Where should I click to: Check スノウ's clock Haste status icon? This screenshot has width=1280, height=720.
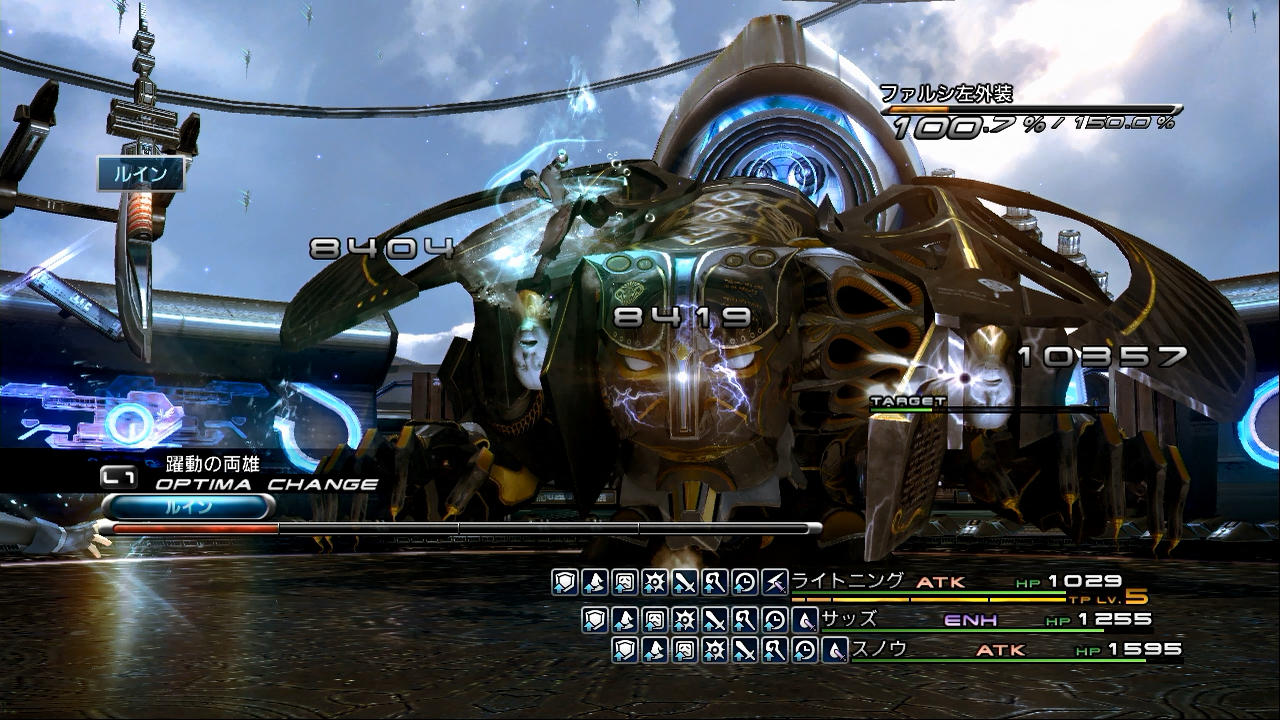805,651
